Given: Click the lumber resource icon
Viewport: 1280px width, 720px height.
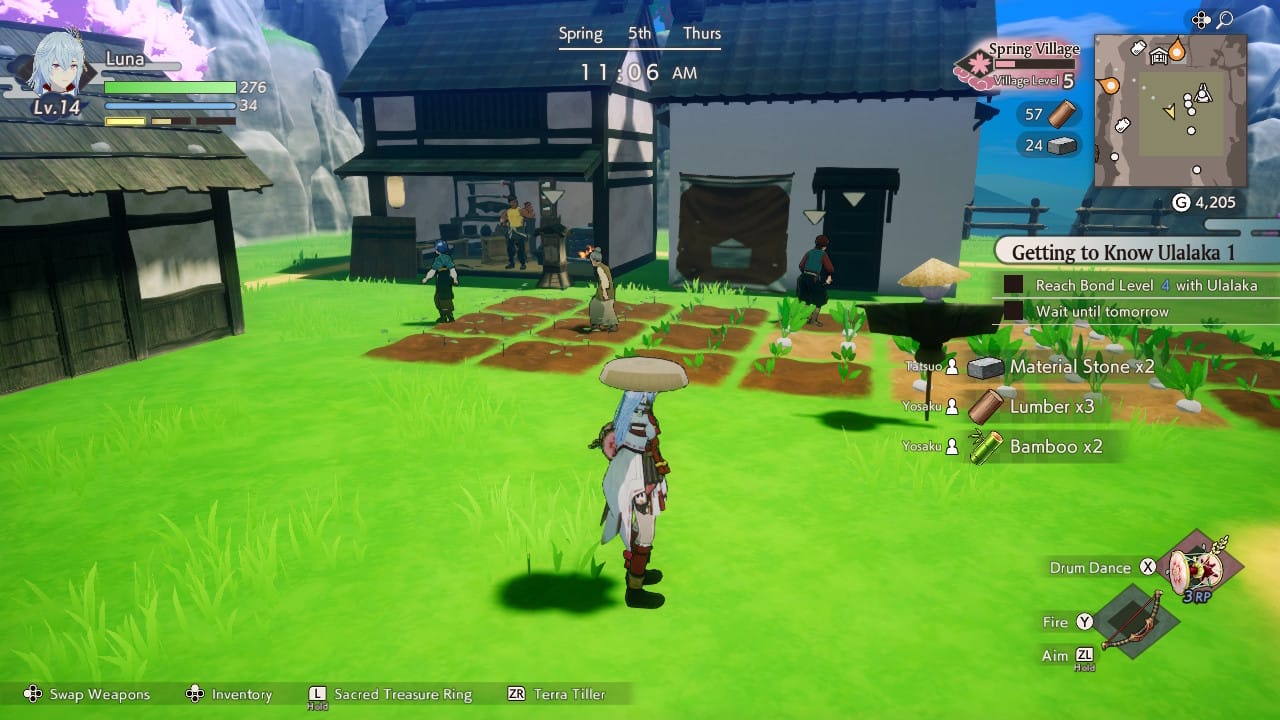Looking at the screenshot, I should (1062, 114).
